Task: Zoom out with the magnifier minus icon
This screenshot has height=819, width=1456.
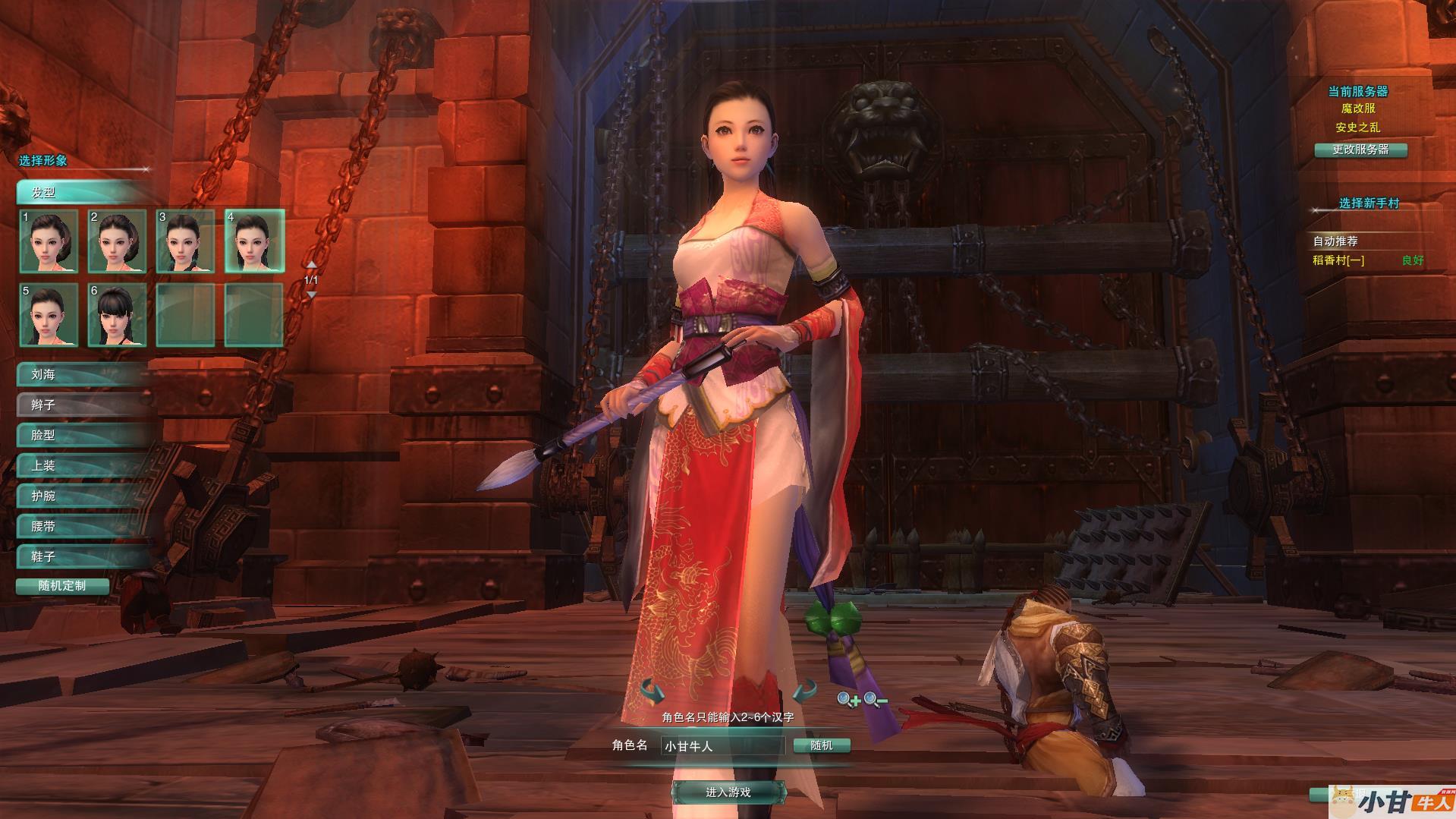Action: [x=875, y=699]
